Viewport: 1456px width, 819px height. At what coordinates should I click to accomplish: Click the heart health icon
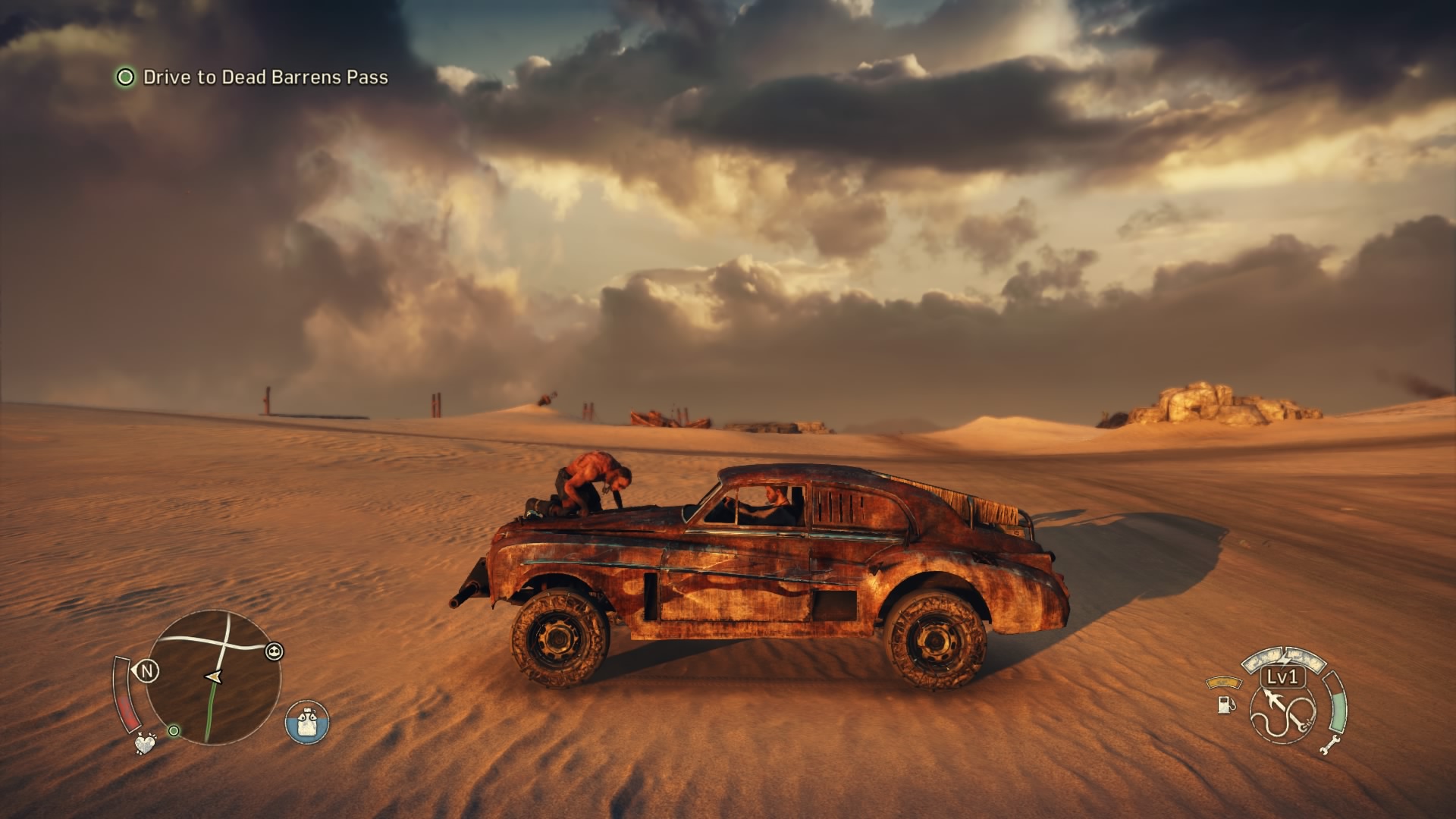tap(144, 743)
